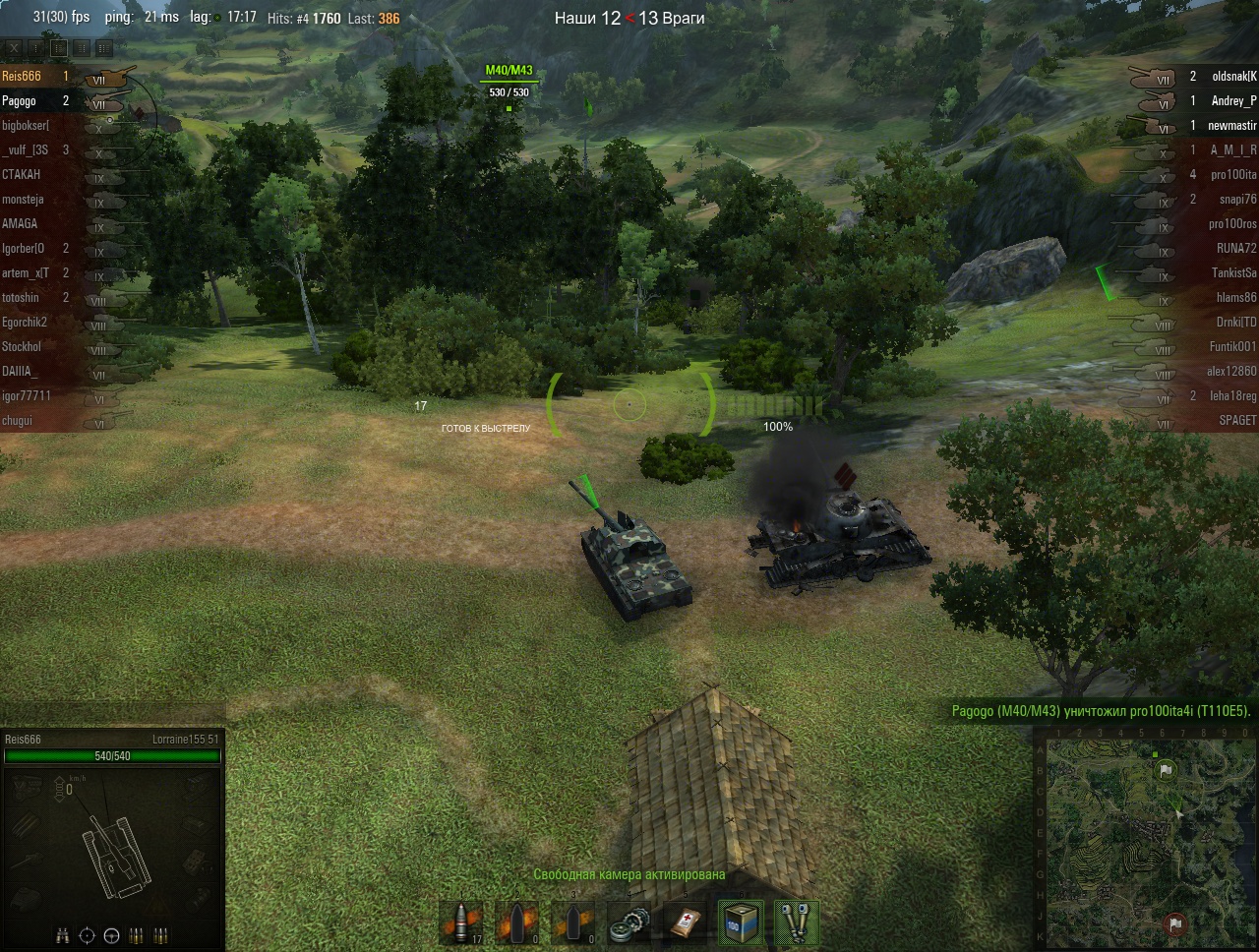1259x952 pixels.
Task: Activate the 100-octane gasoline canister slot
Action: 741,924
